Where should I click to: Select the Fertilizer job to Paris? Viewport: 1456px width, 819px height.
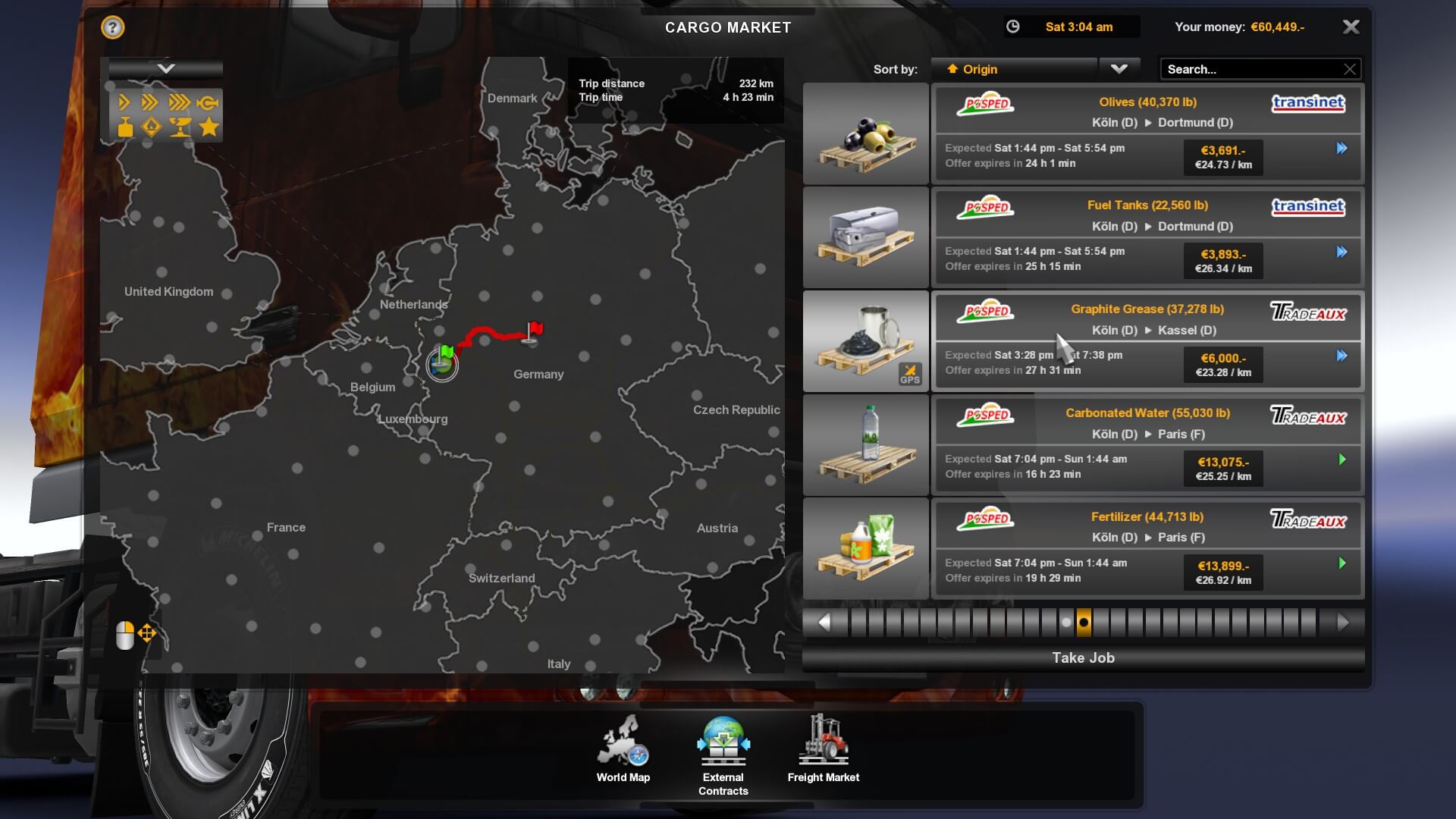pos(1147,548)
